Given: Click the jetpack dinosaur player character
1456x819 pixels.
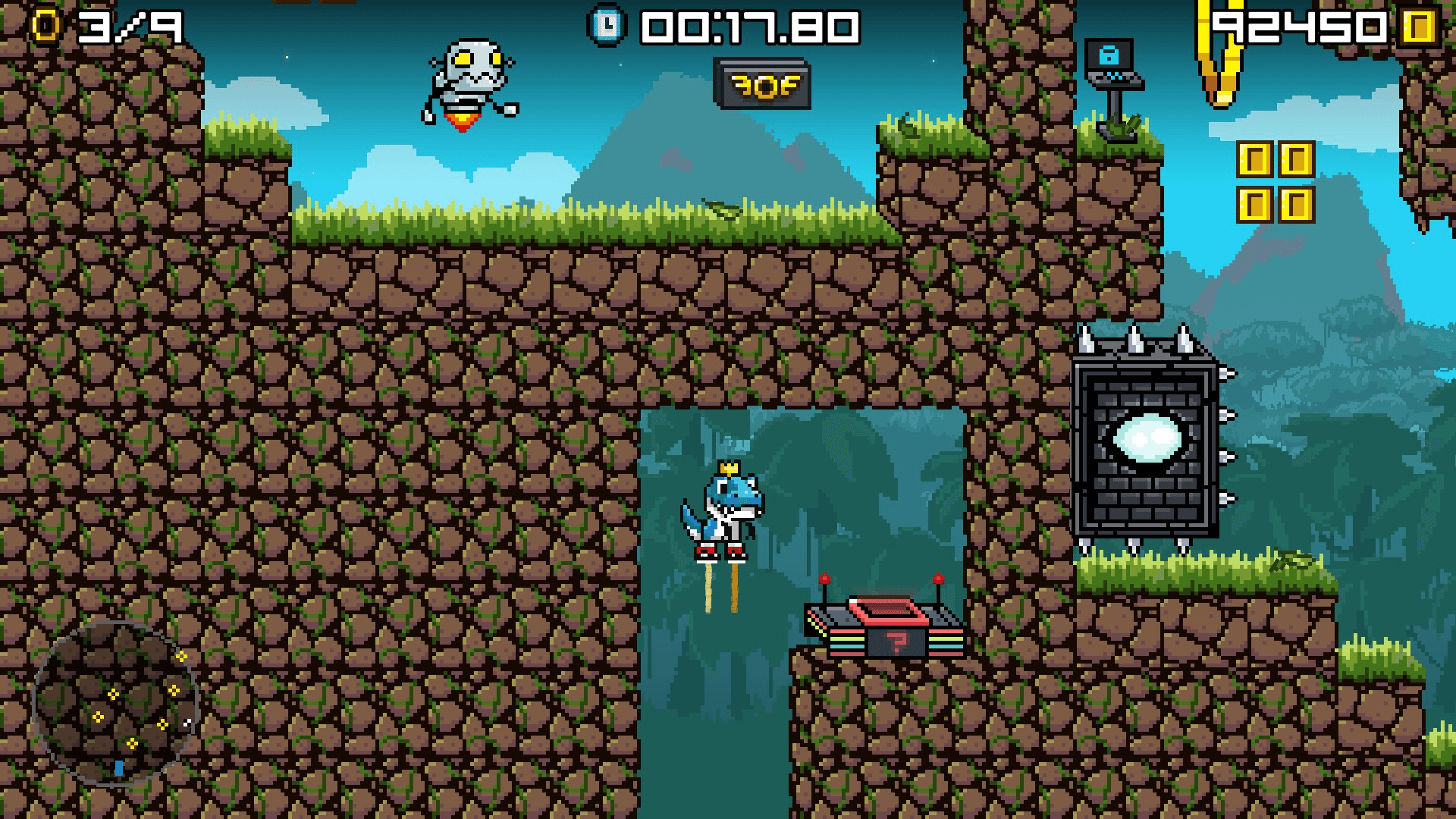Looking at the screenshot, I should point(728,508).
